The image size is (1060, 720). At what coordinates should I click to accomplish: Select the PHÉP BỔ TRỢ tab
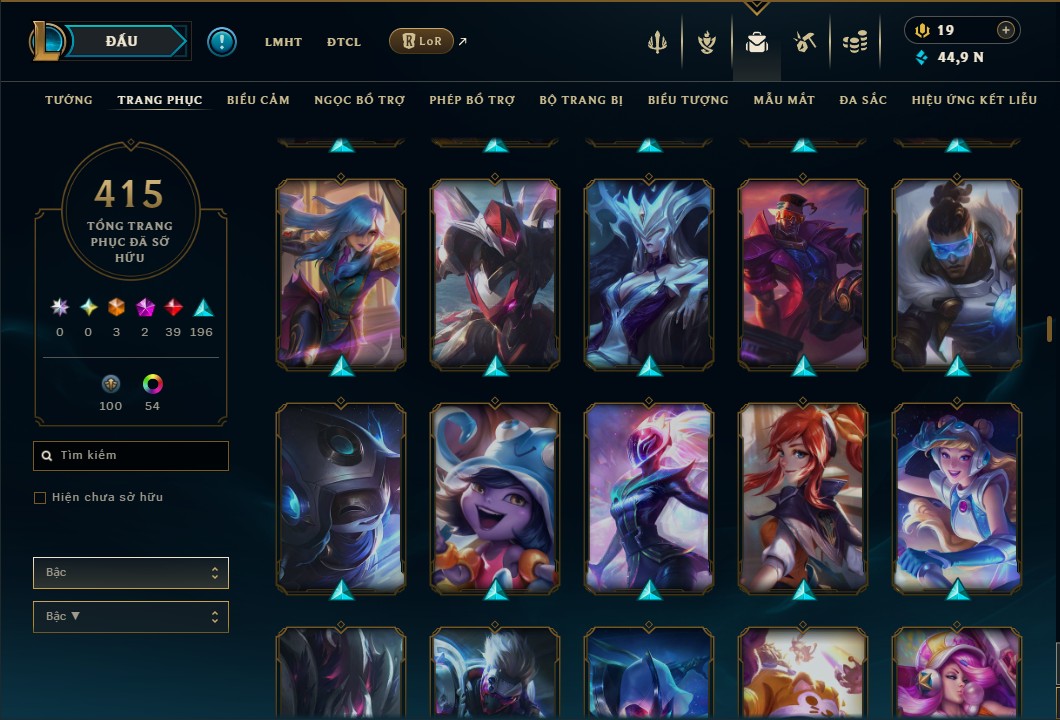coord(472,100)
